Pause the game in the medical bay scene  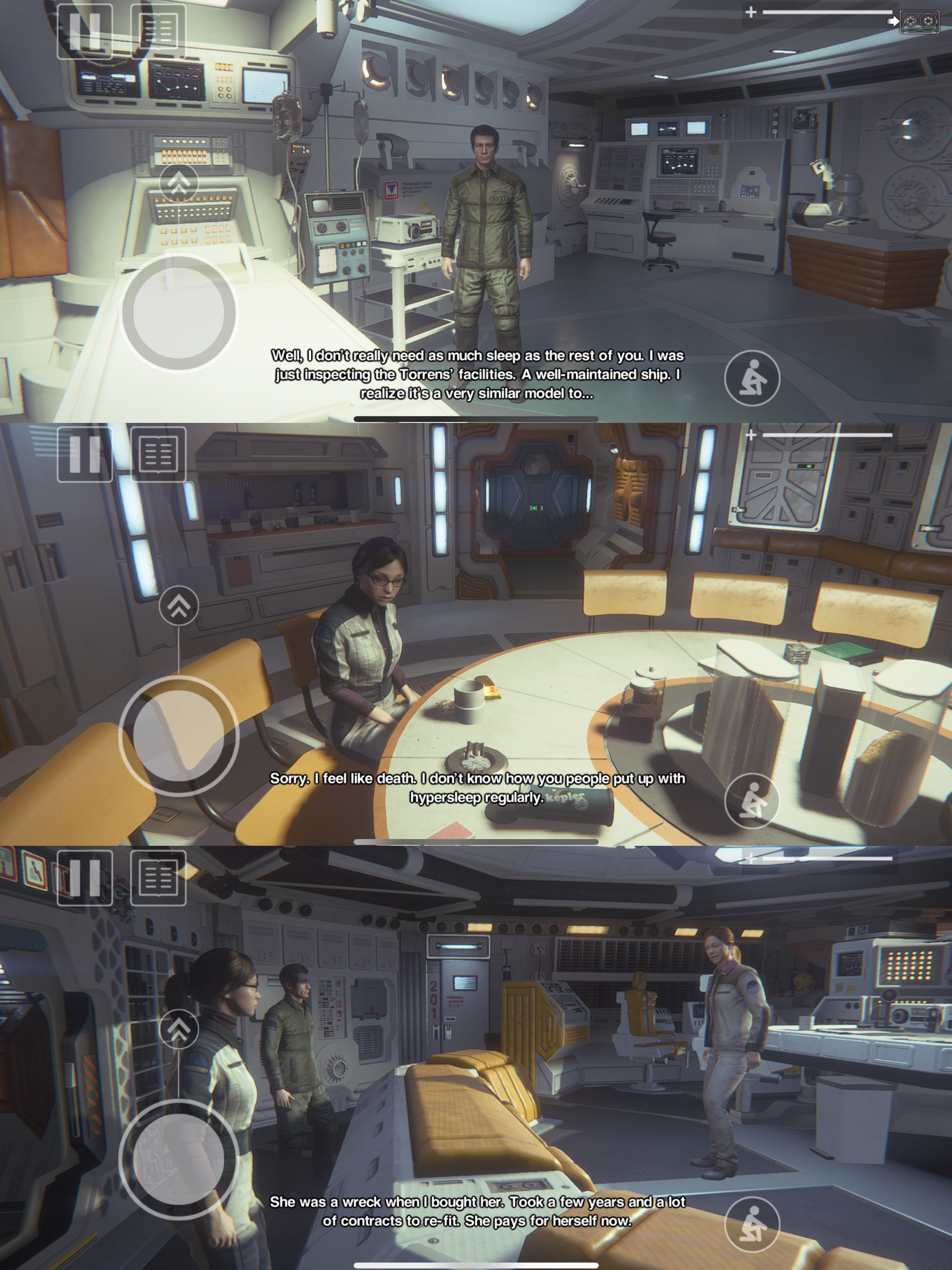pyautogui.click(x=84, y=31)
